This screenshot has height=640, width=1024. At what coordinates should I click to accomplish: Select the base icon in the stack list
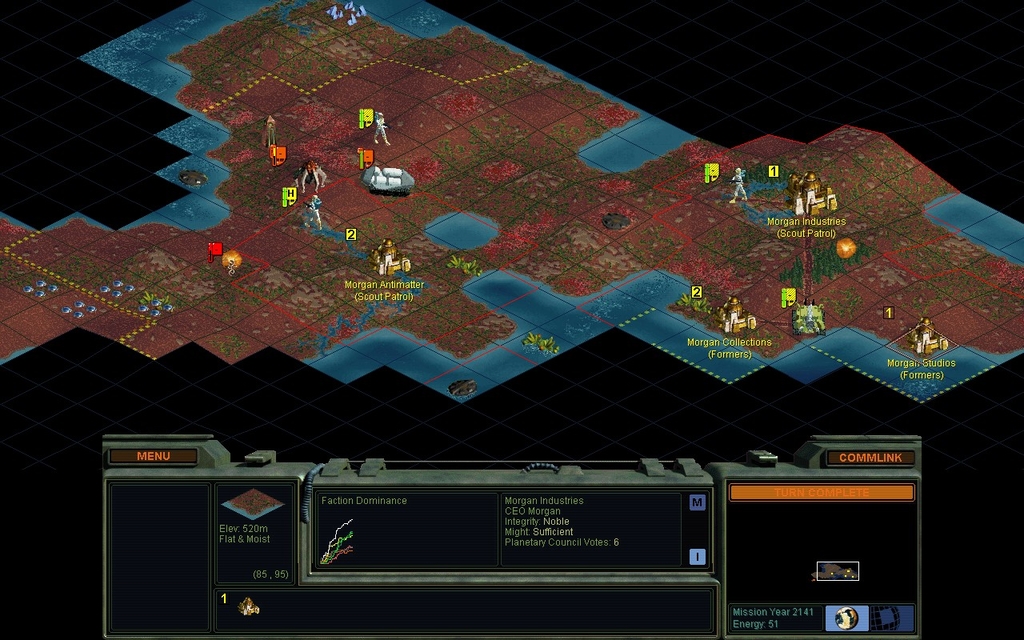click(248, 605)
